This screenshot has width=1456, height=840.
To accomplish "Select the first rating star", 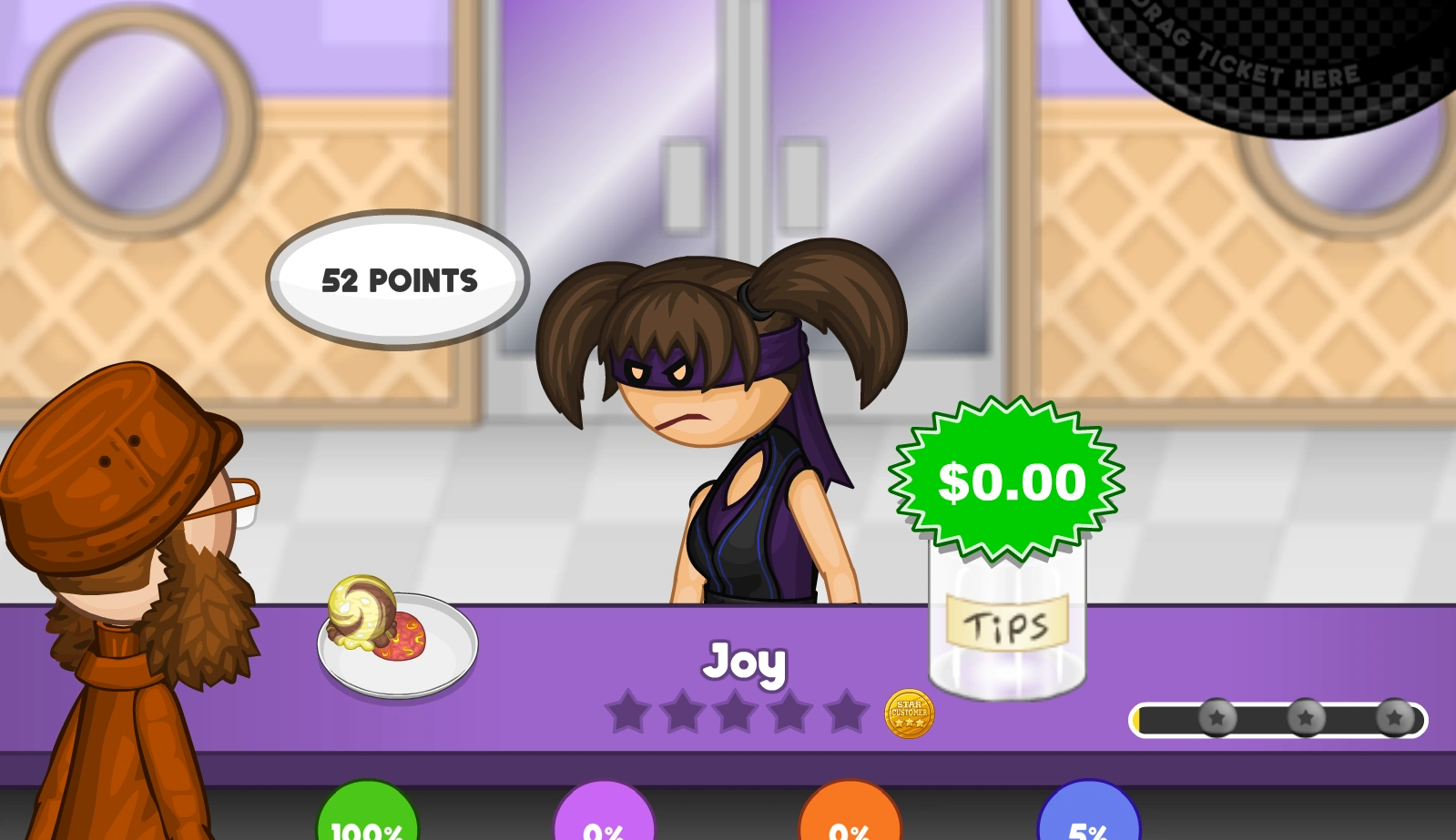I will (x=630, y=714).
